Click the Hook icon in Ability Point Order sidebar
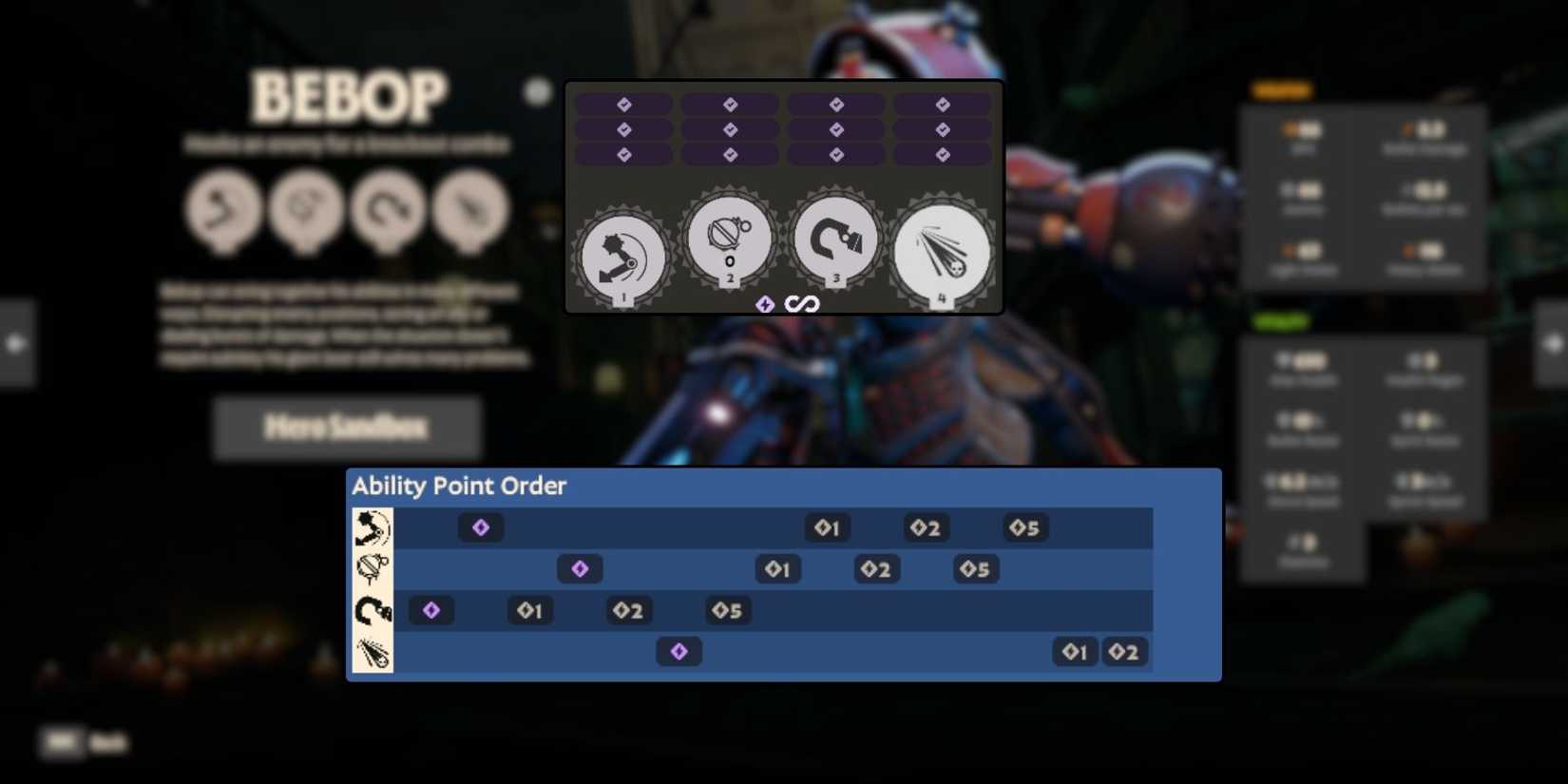This screenshot has height=784, width=1568. point(372,610)
